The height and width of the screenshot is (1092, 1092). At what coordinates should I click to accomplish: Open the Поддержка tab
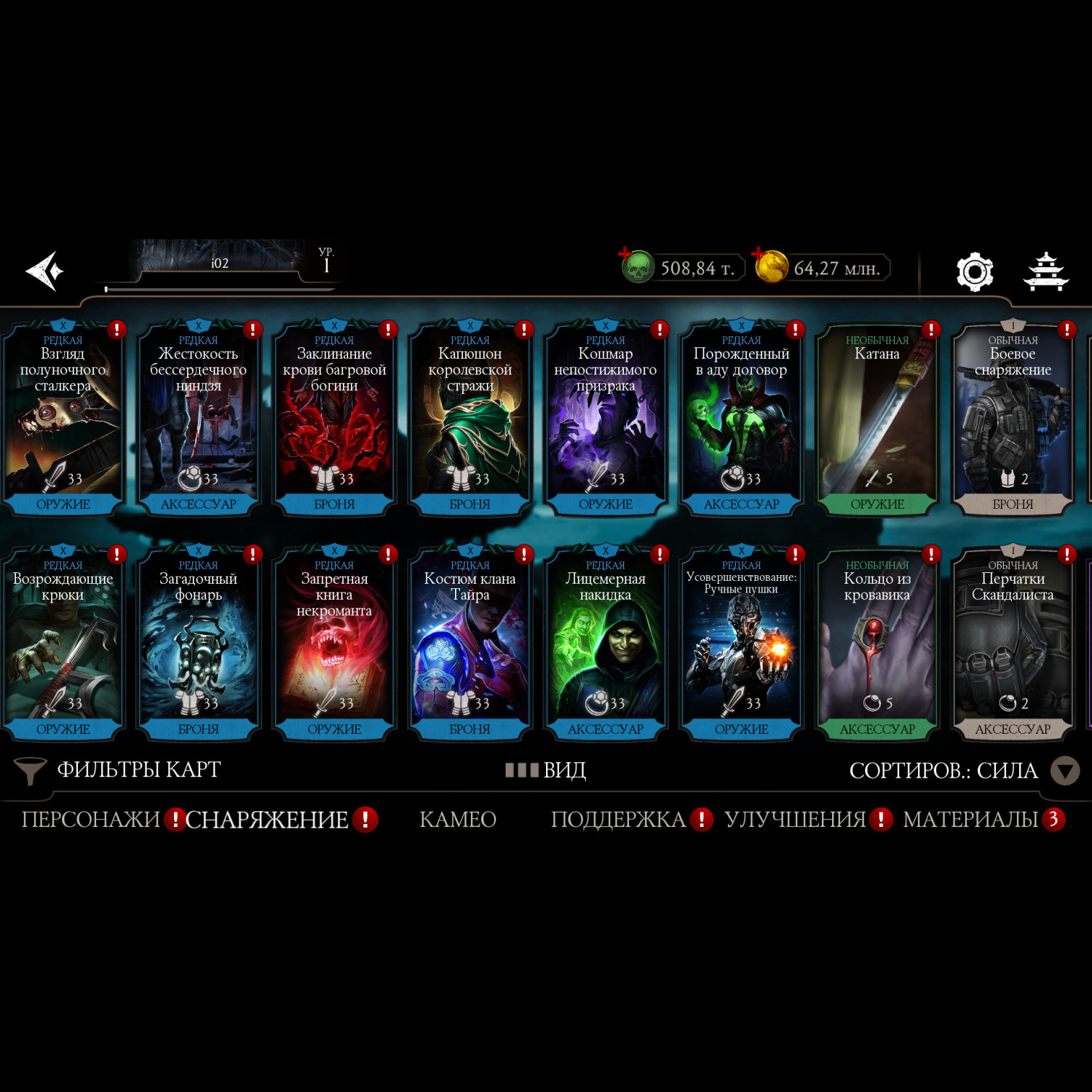[x=618, y=820]
